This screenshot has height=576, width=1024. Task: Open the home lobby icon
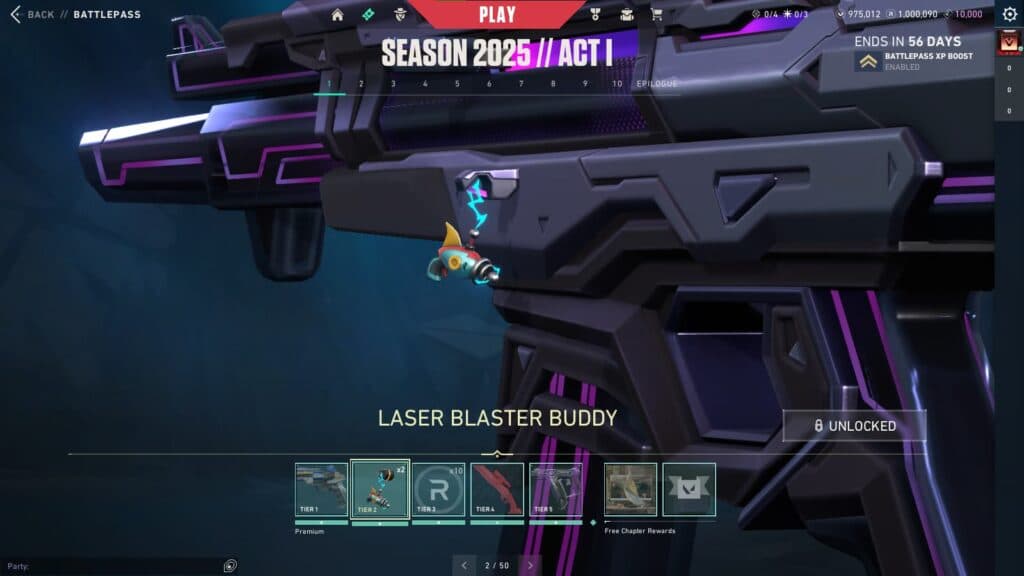[x=338, y=15]
